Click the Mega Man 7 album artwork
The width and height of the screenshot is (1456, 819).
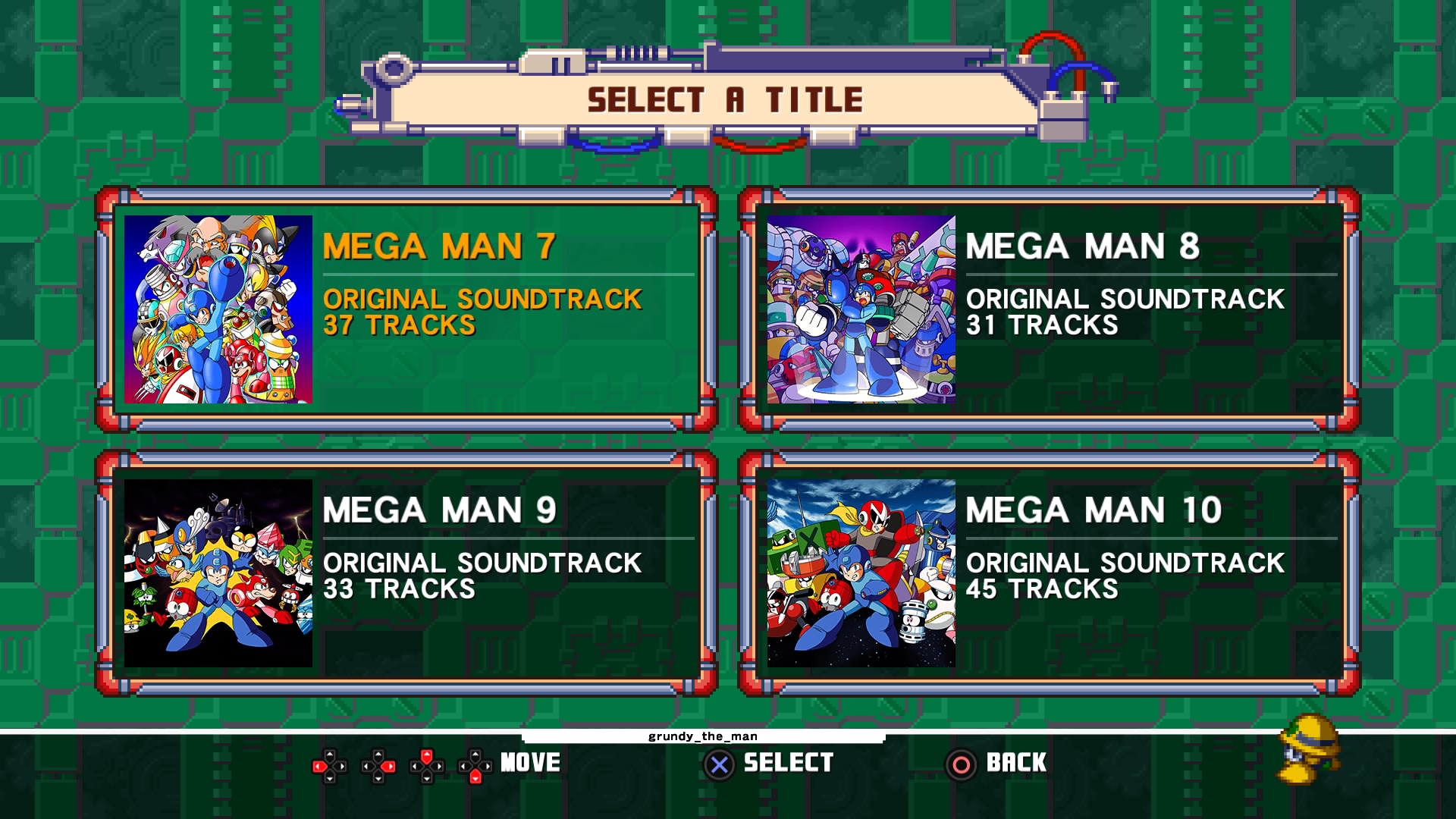pos(217,309)
